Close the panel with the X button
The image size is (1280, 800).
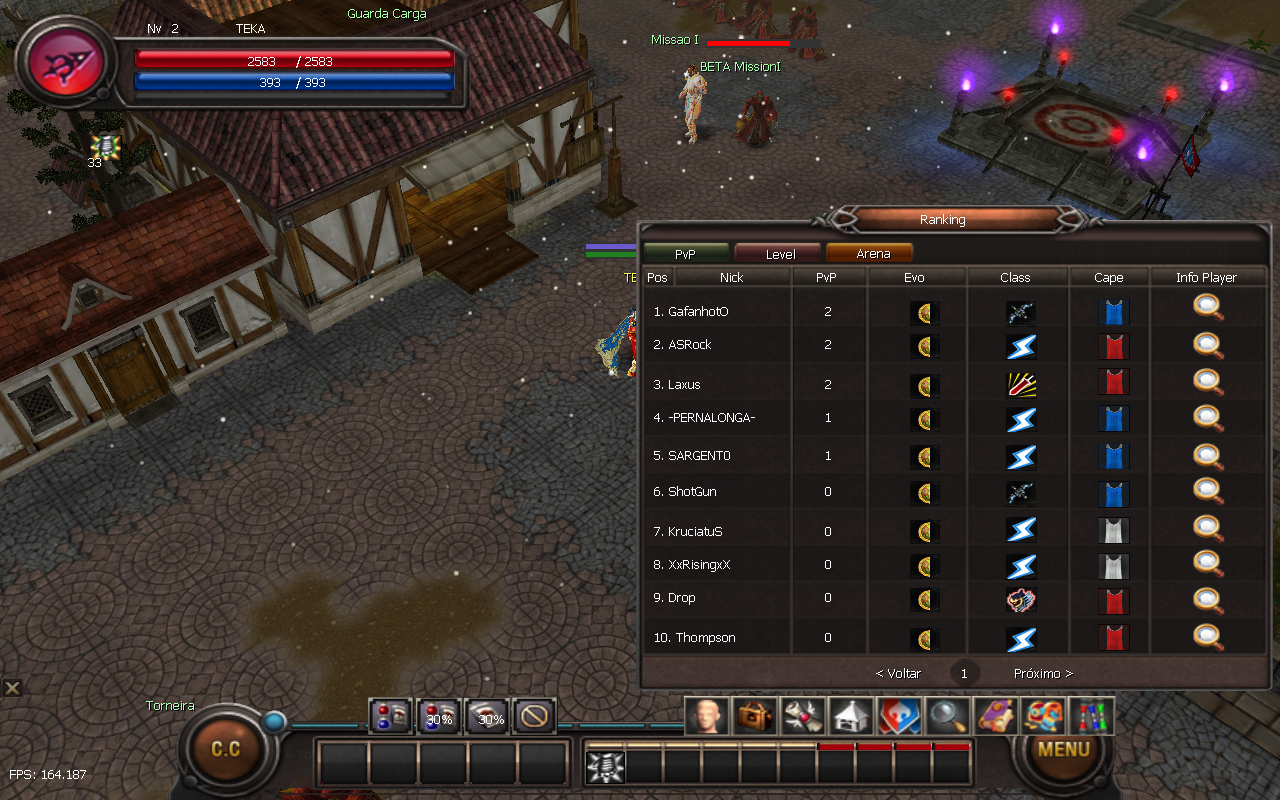click(12, 687)
